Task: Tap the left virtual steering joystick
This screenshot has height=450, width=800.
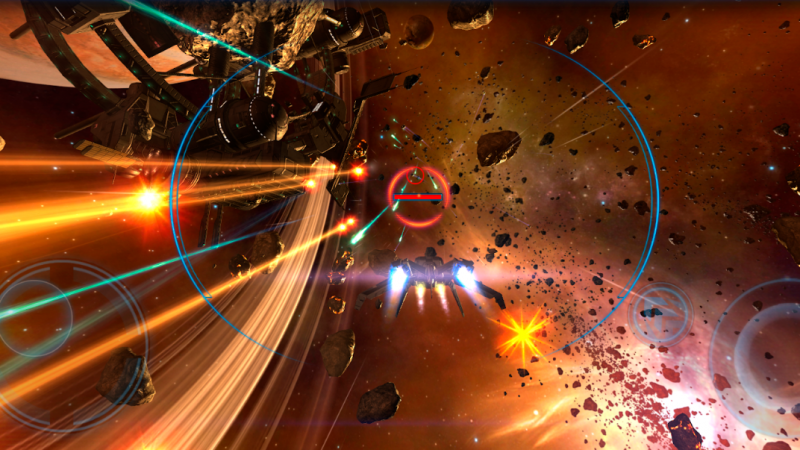Action: pyautogui.click(x=37, y=319)
